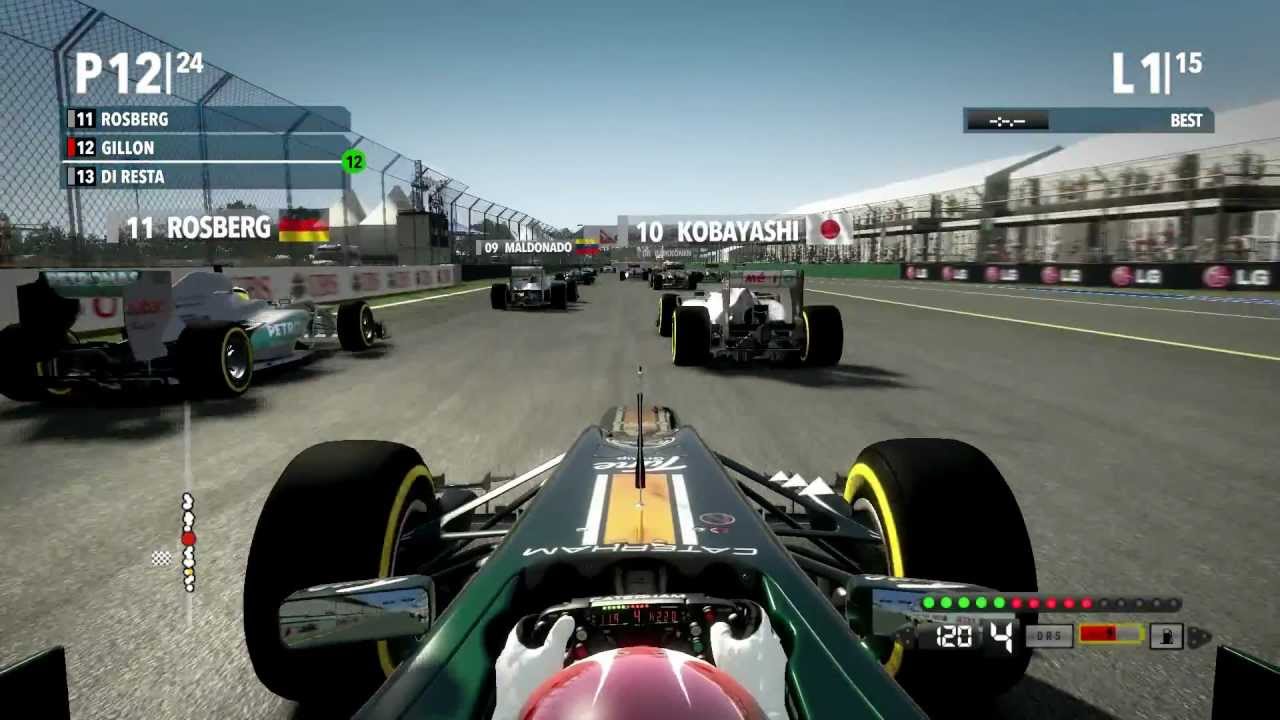The image size is (1280, 720).
Task: Click the red player dot on track map
Action: pos(188,538)
